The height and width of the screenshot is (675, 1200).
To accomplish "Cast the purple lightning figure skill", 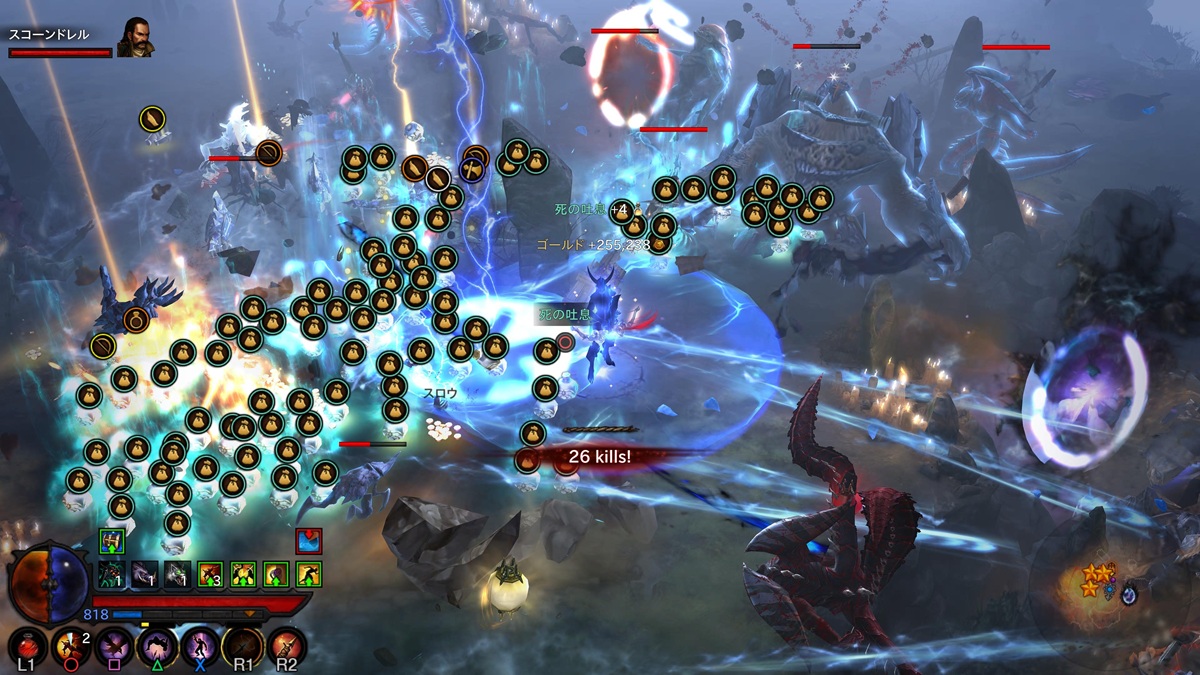I will pos(200,646).
